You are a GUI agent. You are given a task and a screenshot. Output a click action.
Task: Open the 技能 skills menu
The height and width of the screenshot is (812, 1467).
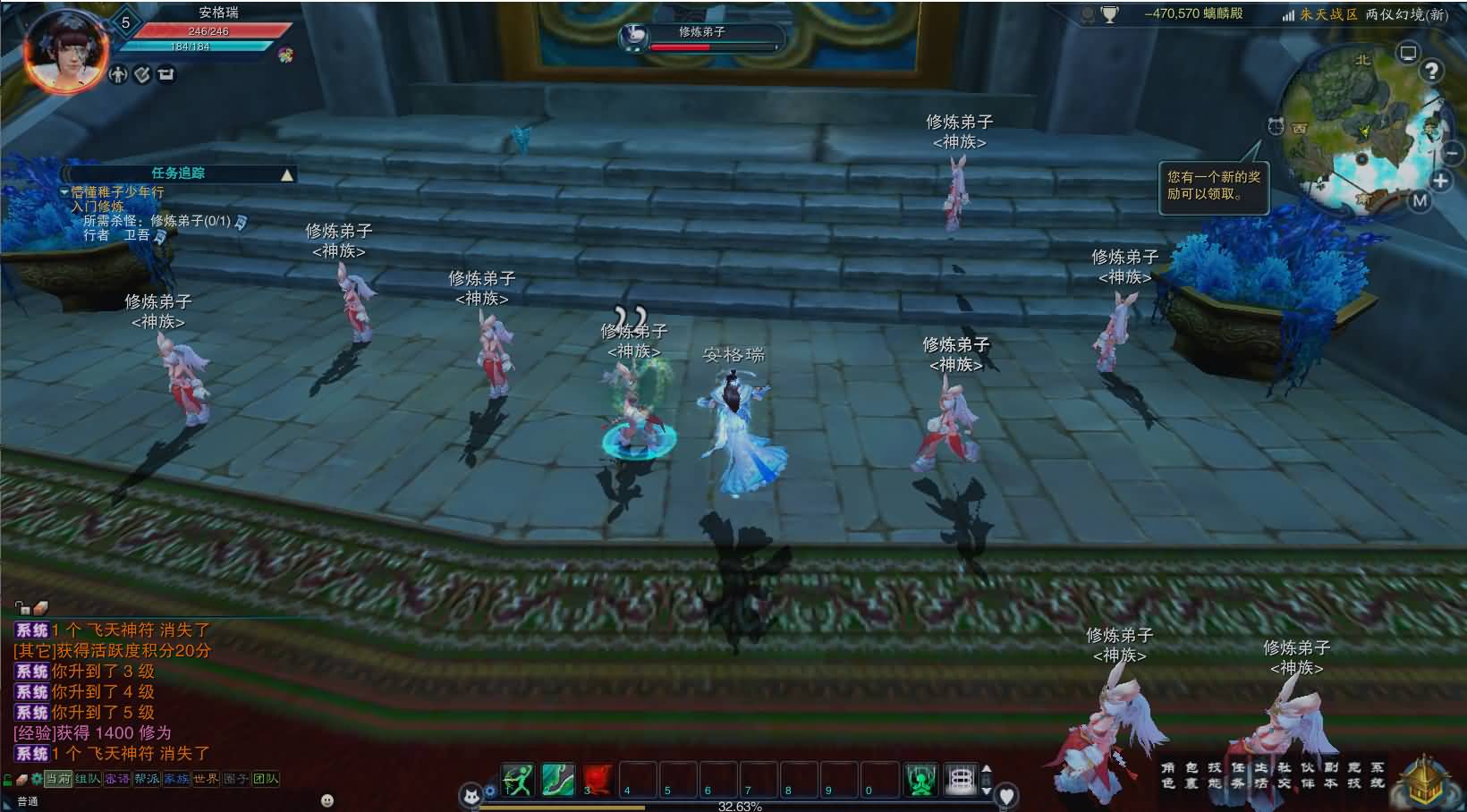[x=1214, y=775]
